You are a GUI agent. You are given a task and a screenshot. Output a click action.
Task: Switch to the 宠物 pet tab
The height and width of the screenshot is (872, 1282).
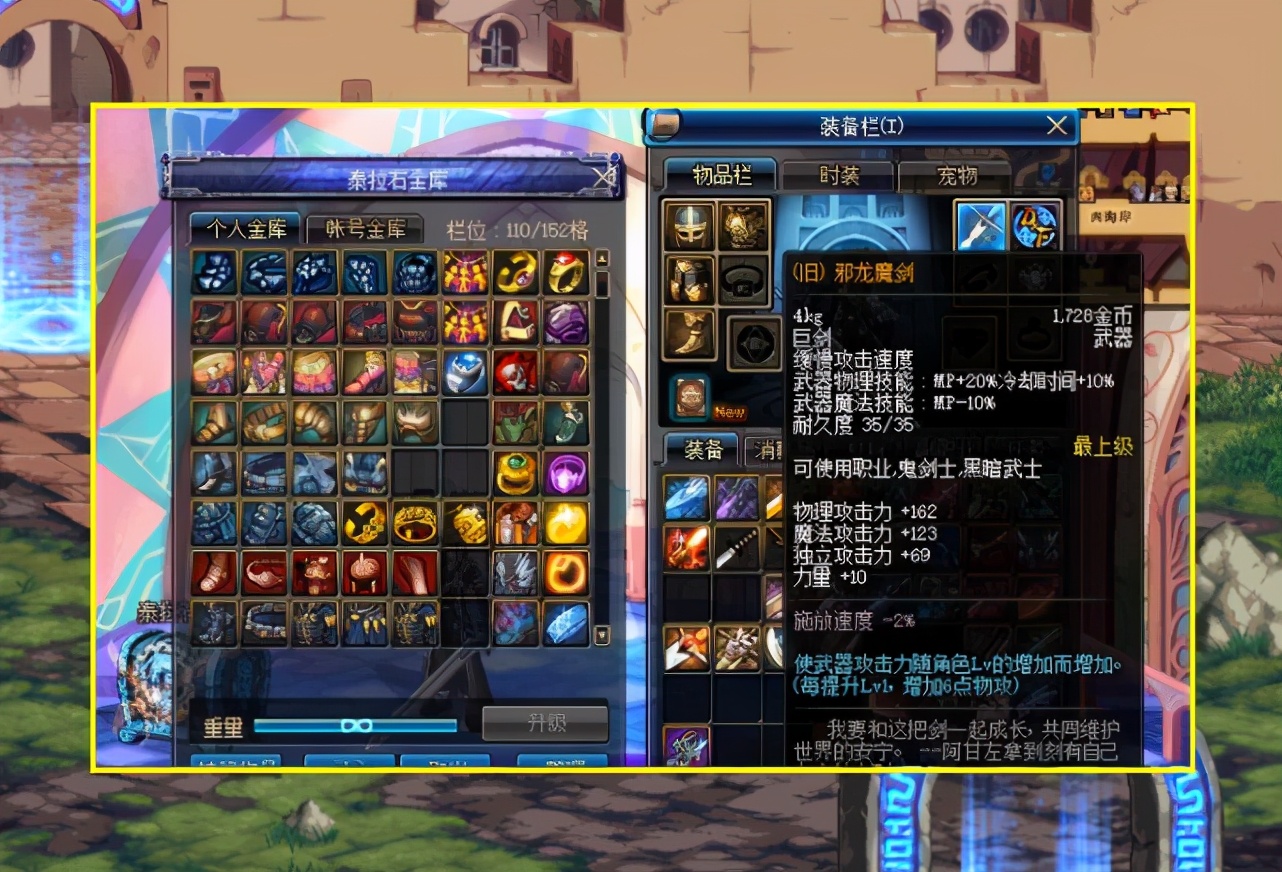[x=957, y=175]
